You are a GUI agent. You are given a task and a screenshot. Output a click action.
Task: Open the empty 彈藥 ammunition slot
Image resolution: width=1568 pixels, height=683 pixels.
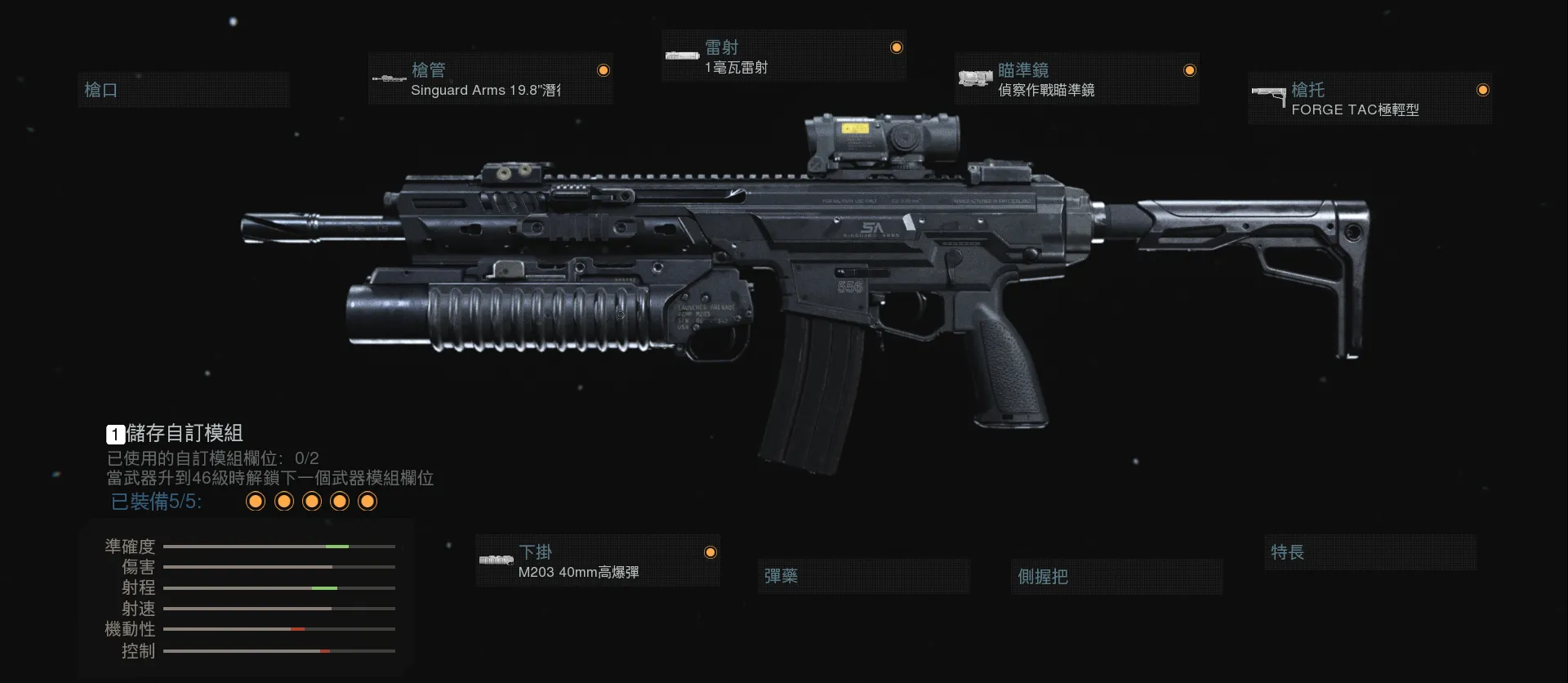tap(863, 576)
